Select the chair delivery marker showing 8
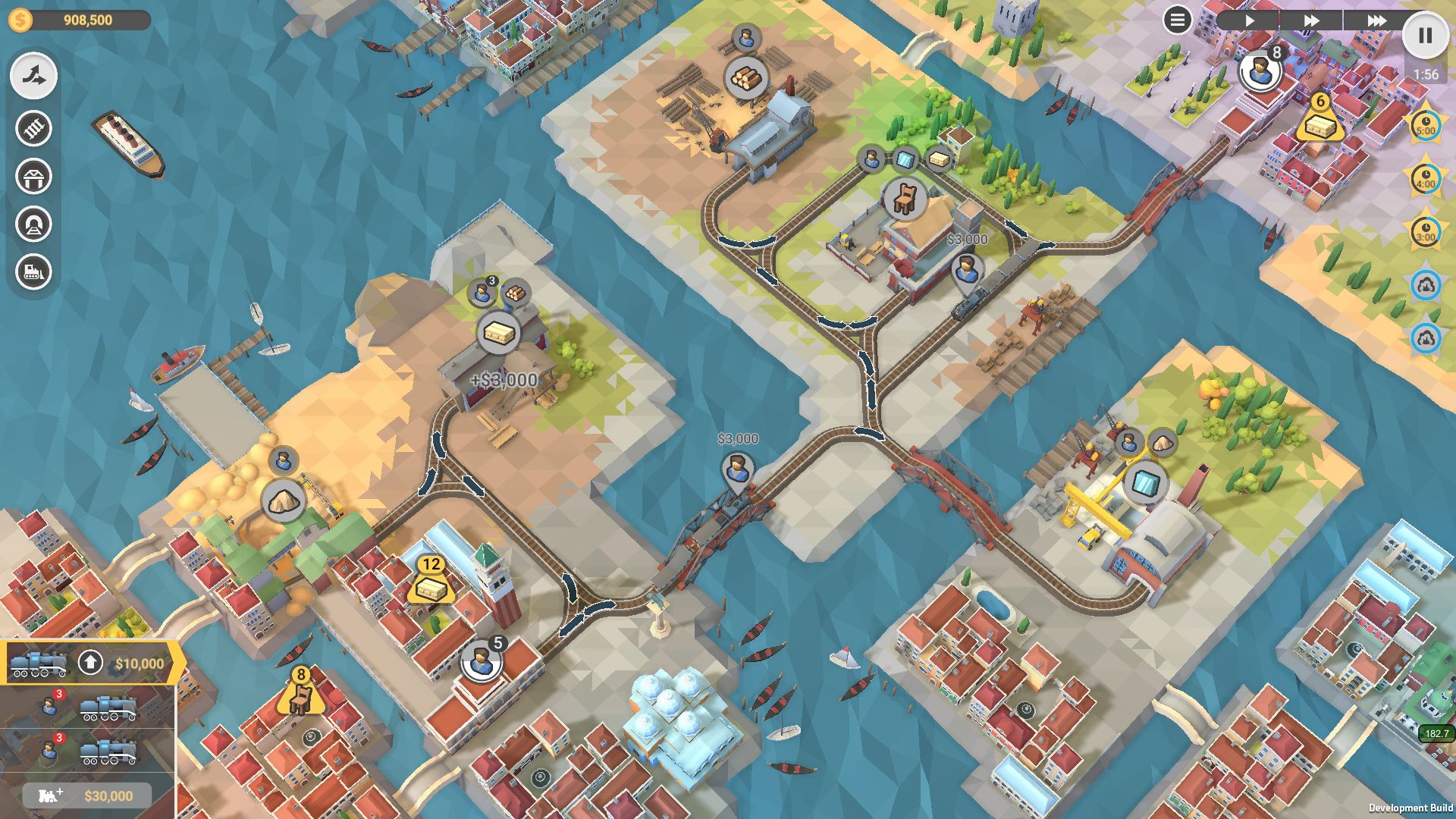The width and height of the screenshot is (1456, 819). click(x=301, y=695)
